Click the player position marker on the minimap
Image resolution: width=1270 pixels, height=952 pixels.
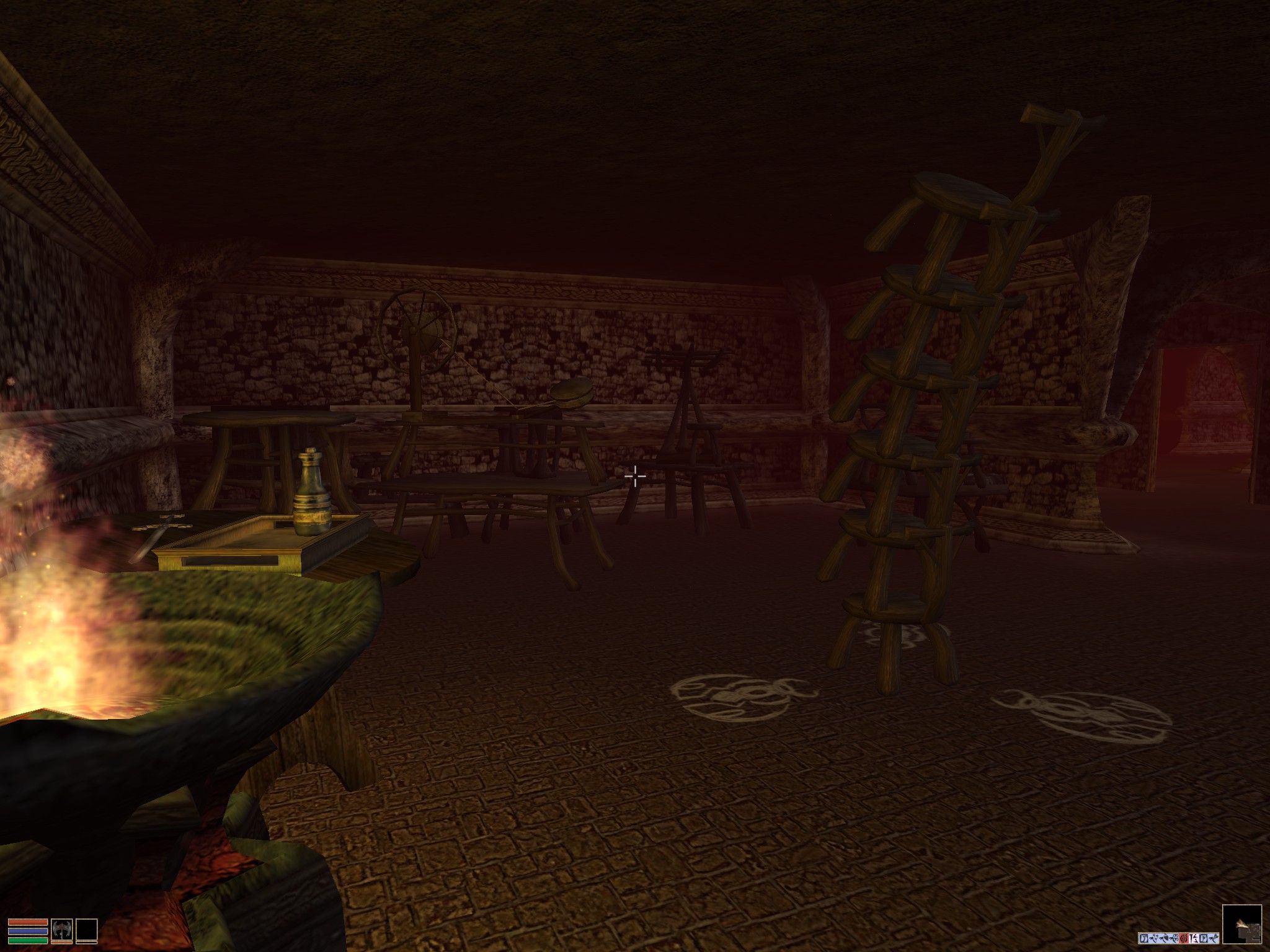(x=1241, y=923)
